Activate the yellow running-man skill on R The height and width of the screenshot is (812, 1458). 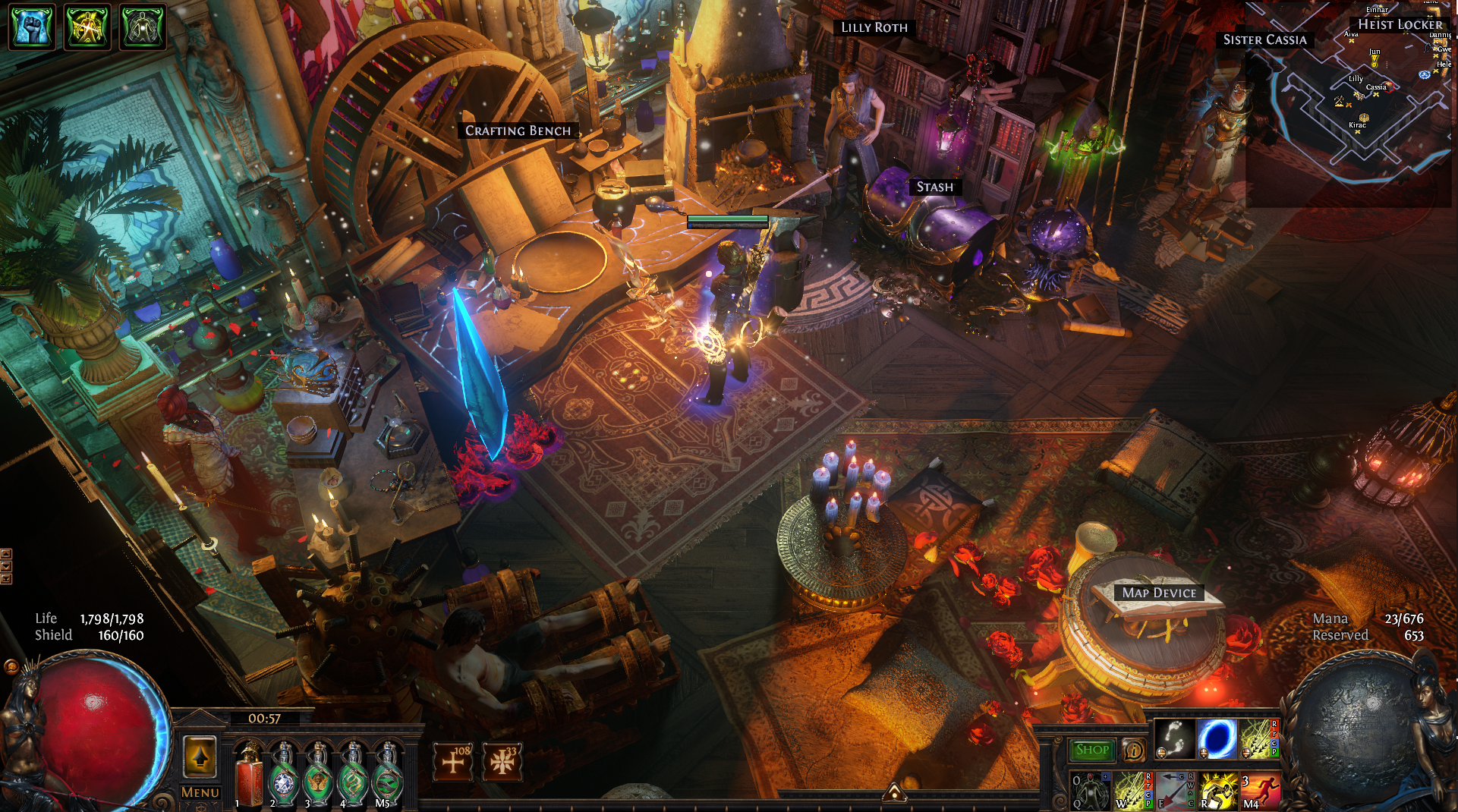[x=1217, y=791]
